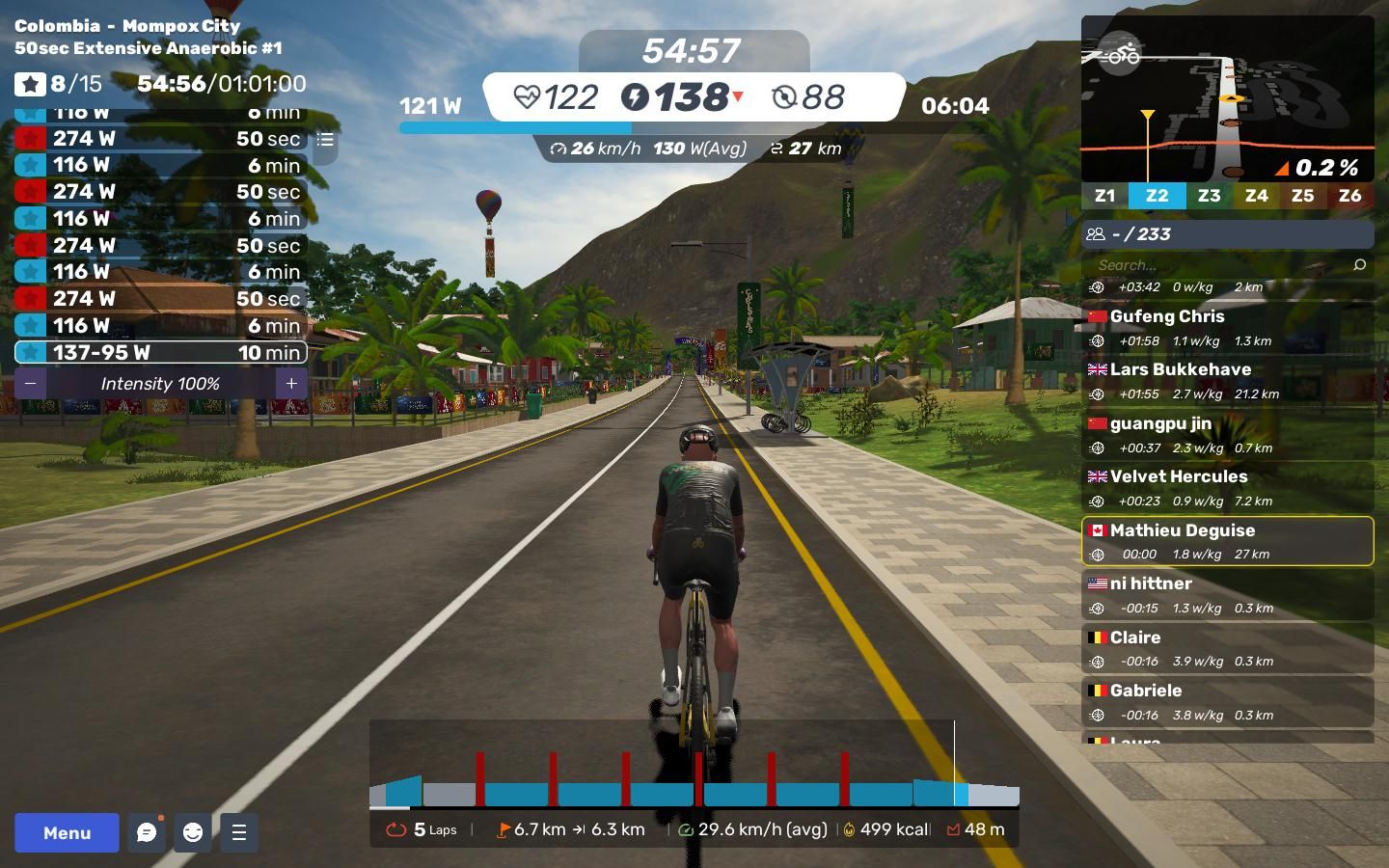The image size is (1389, 868).
Task: Decrease workout intensity with minus button
Action: tap(31, 384)
